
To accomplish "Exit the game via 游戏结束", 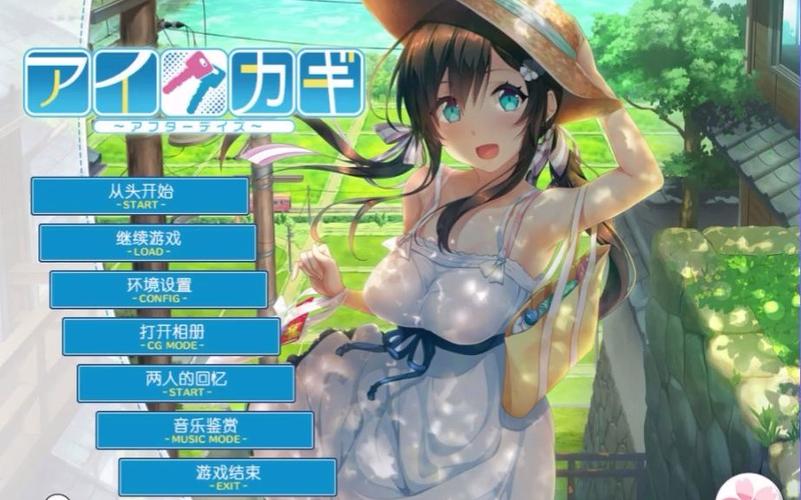I will tap(227, 476).
